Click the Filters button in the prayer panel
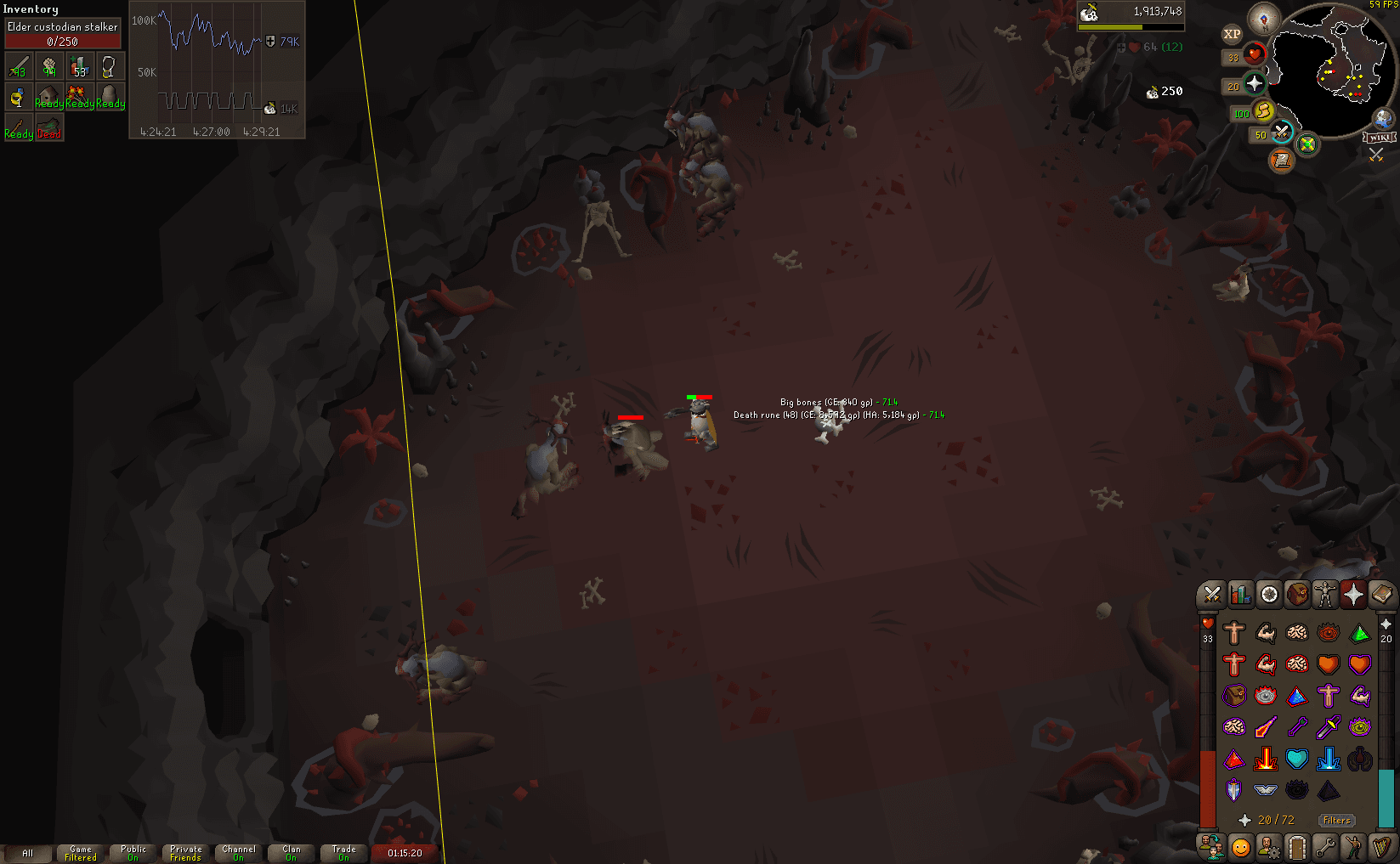The image size is (1400, 864). (x=1335, y=820)
